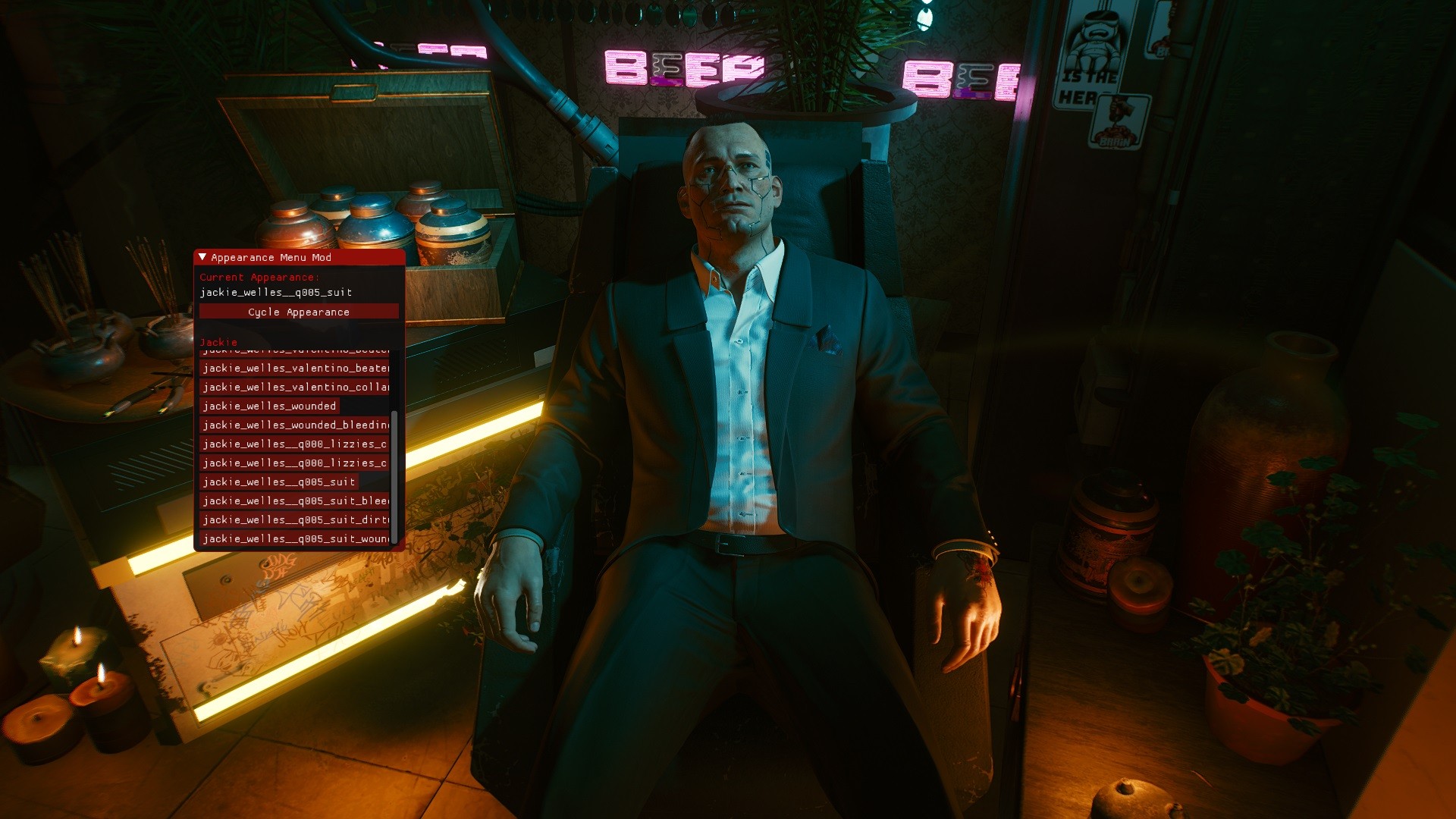Select the jackie_welles_valentino_collar appearance
This screenshot has height=819, width=1456.
click(x=294, y=387)
